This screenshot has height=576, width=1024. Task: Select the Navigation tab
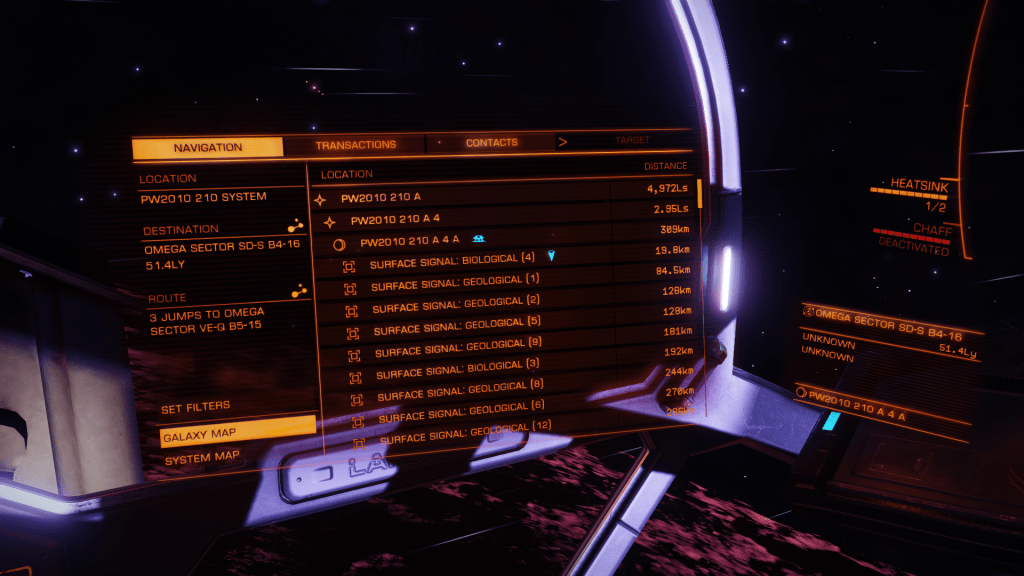point(208,148)
